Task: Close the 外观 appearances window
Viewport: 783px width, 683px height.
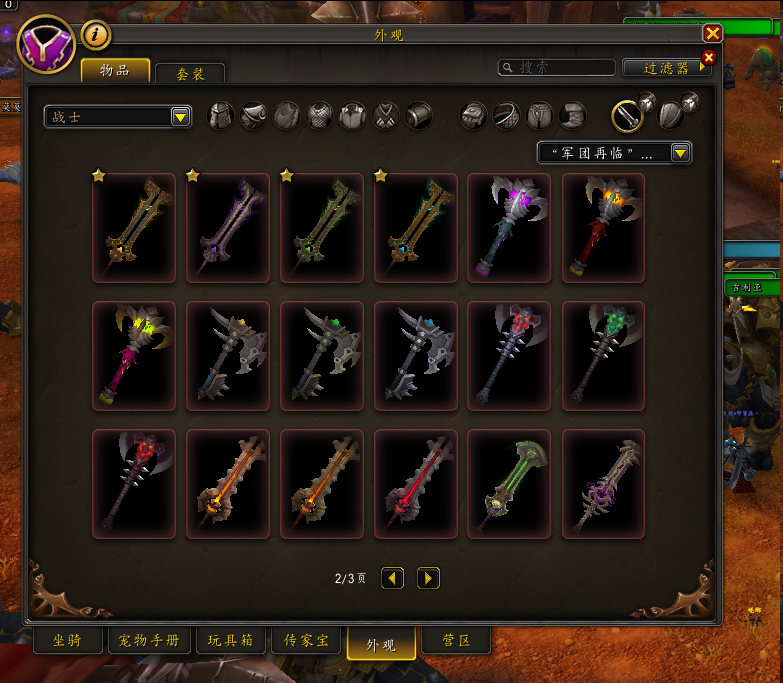Action: coord(712,33)
